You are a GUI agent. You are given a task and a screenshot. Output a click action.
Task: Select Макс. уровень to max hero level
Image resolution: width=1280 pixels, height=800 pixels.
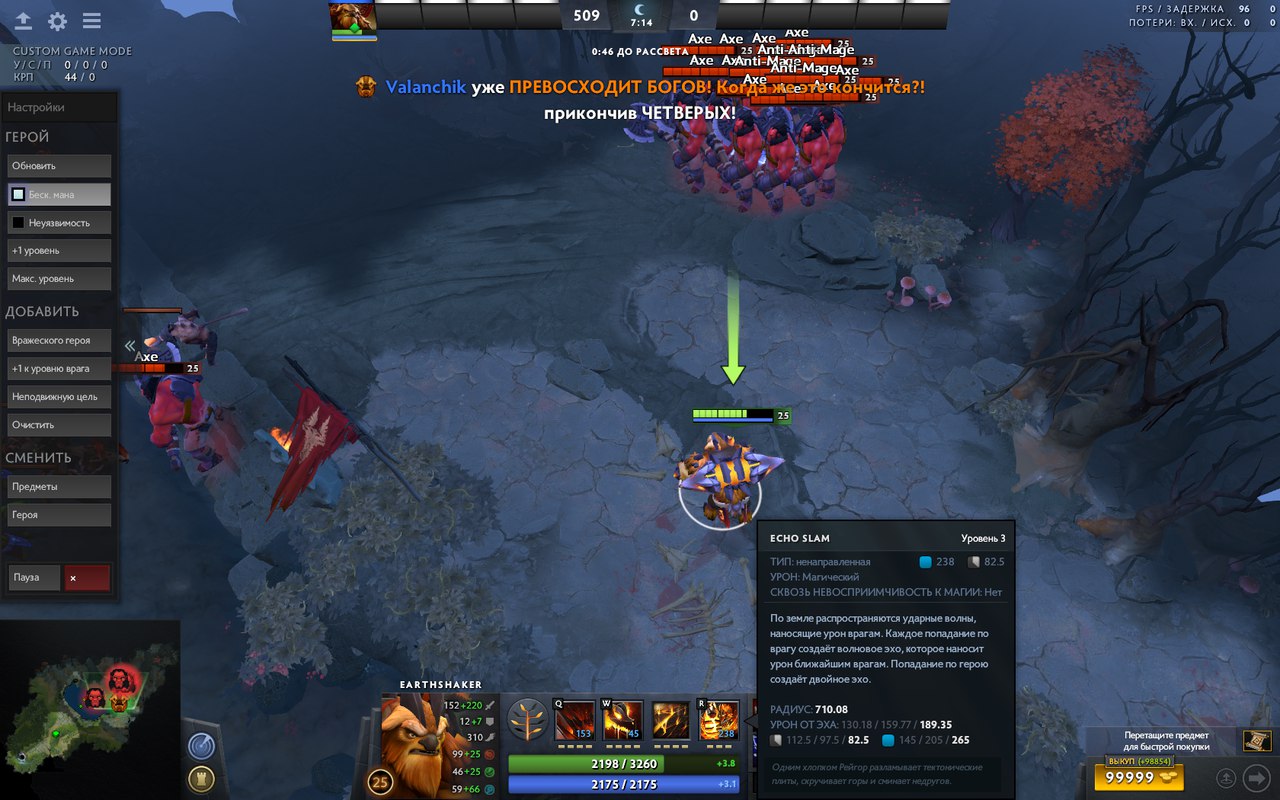click(x=58, y=278)
